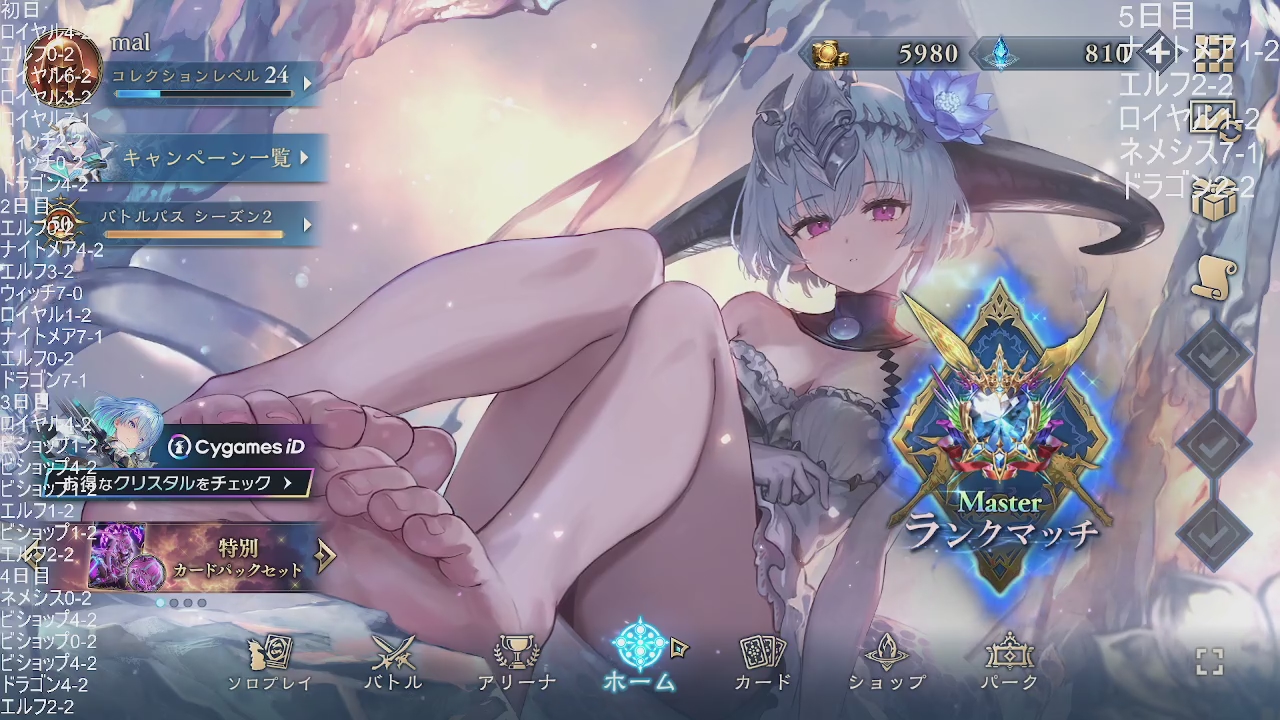Start a Master ランクマッチ ranked match

[x=1001, y=440]
